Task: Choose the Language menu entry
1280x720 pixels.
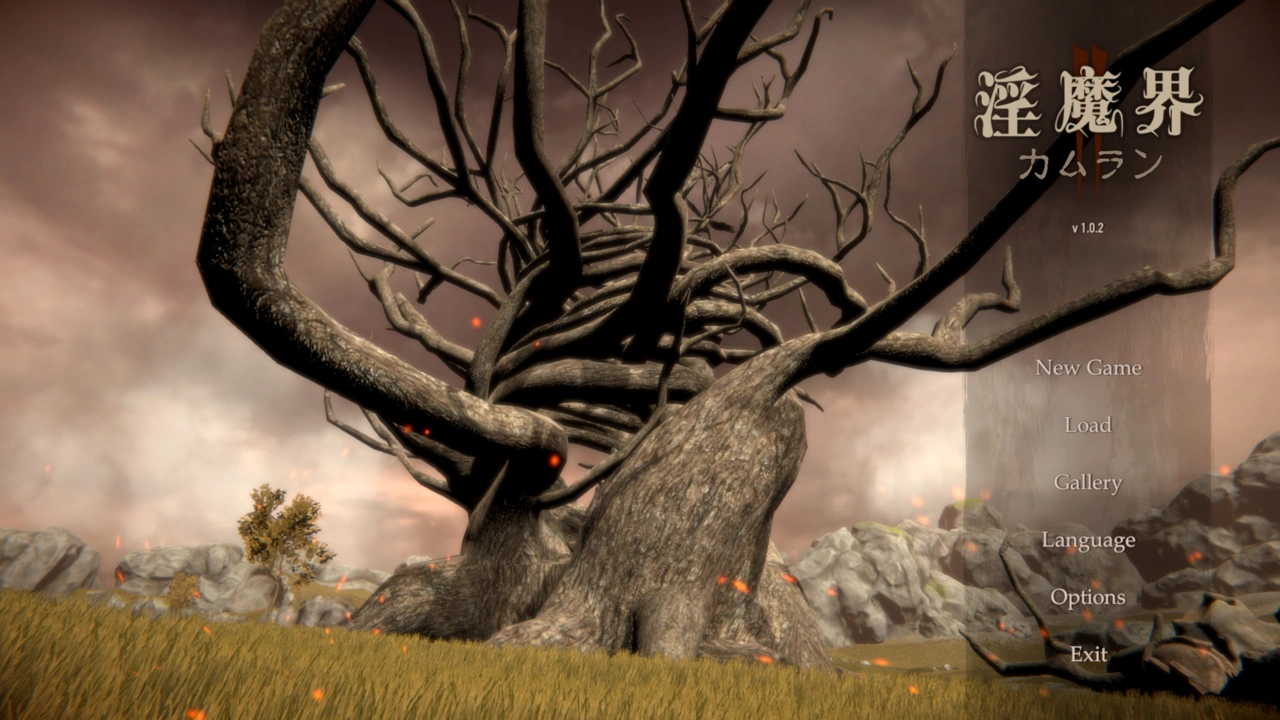Action: click(x=1088, y=541)
